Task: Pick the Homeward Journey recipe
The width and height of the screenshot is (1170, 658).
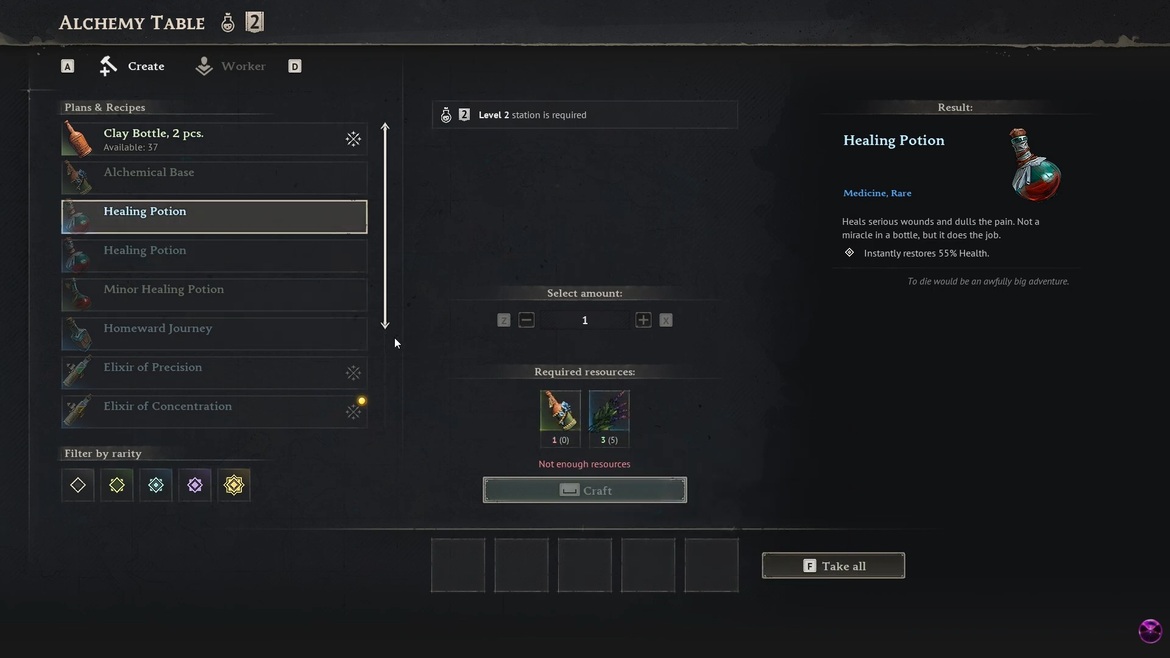Action: pyautogui.click(x=214, y=334)
